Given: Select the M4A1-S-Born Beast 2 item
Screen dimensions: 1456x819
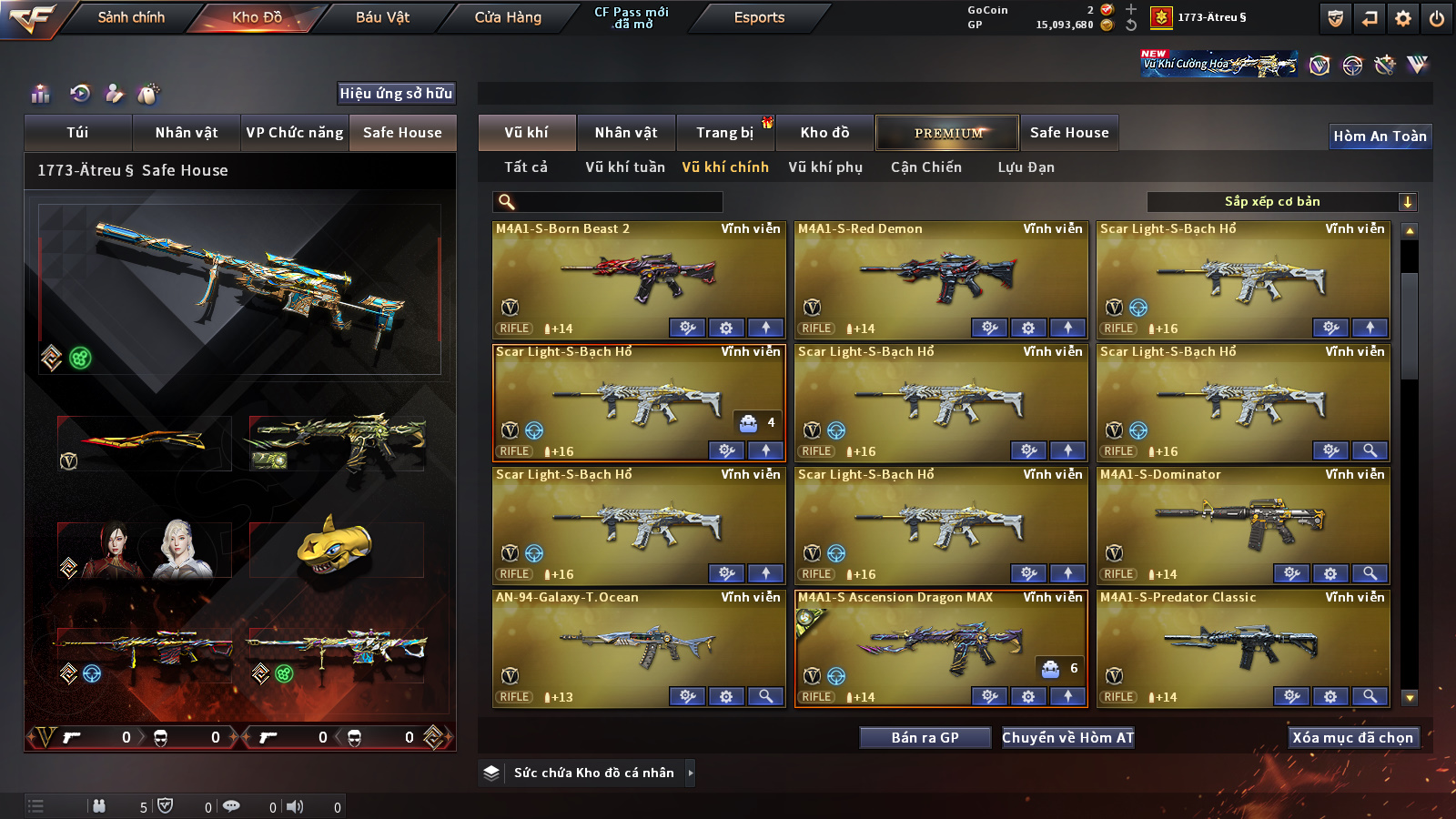Looking at the screenshot, I should [x=638, y=278].
